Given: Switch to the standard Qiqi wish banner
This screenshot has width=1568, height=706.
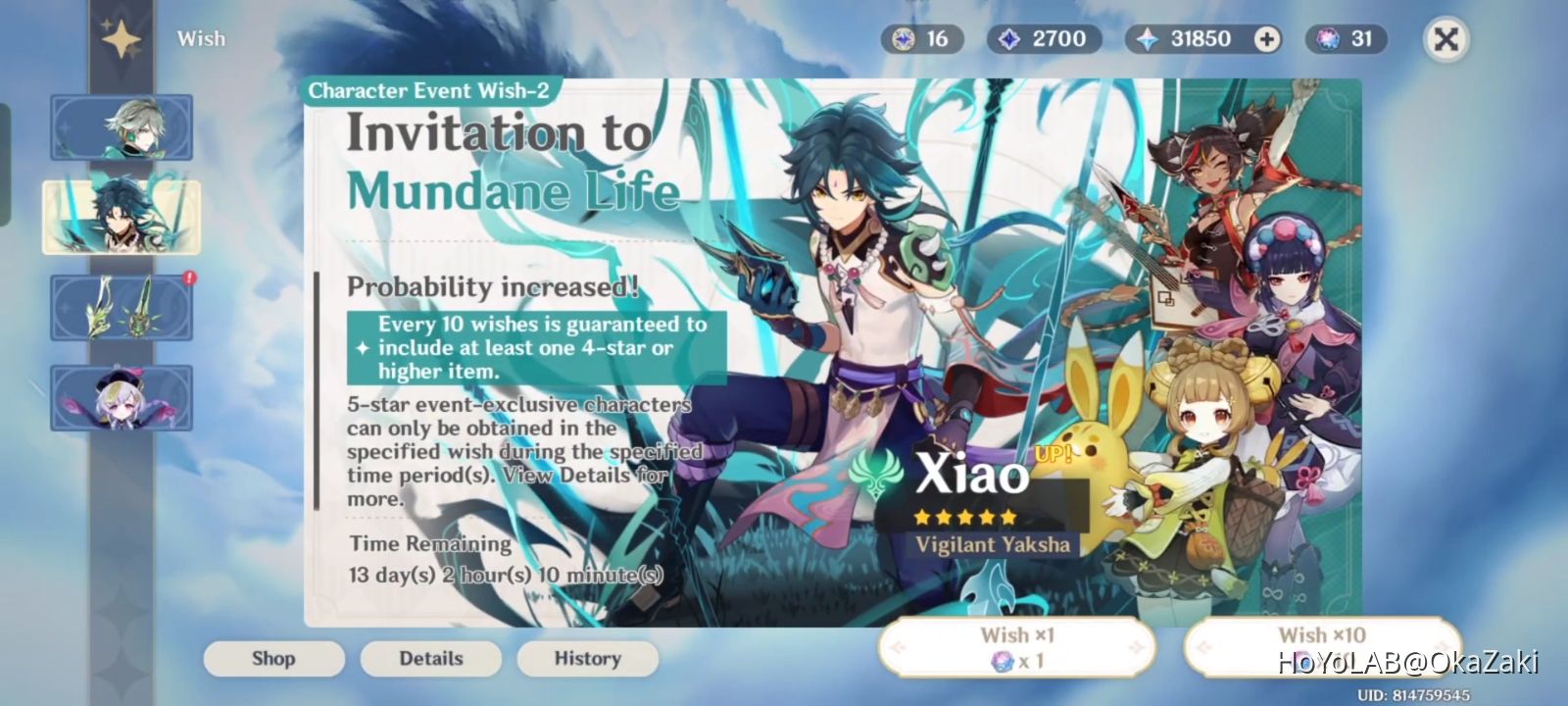Looking at the screenshot, I should point(121,397).
